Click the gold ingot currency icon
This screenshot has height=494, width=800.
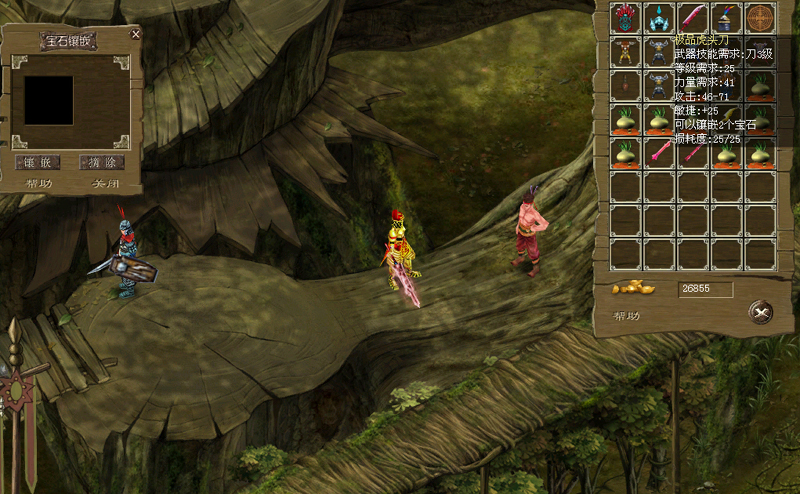pos(632,288)
